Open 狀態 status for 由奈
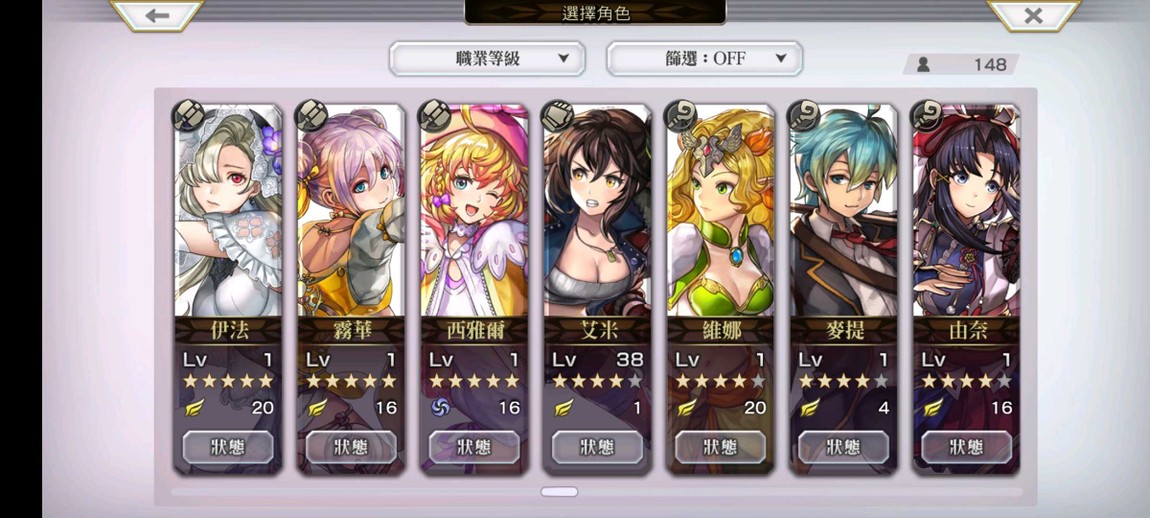Screen dimensions: 1150x518 click(x=966, y=447)
